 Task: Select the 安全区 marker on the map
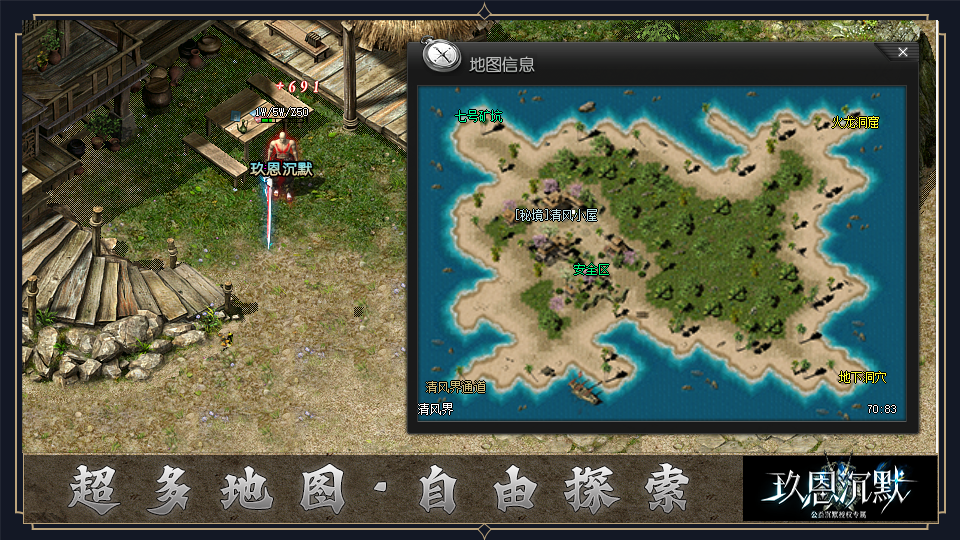[x=591, y=269]
